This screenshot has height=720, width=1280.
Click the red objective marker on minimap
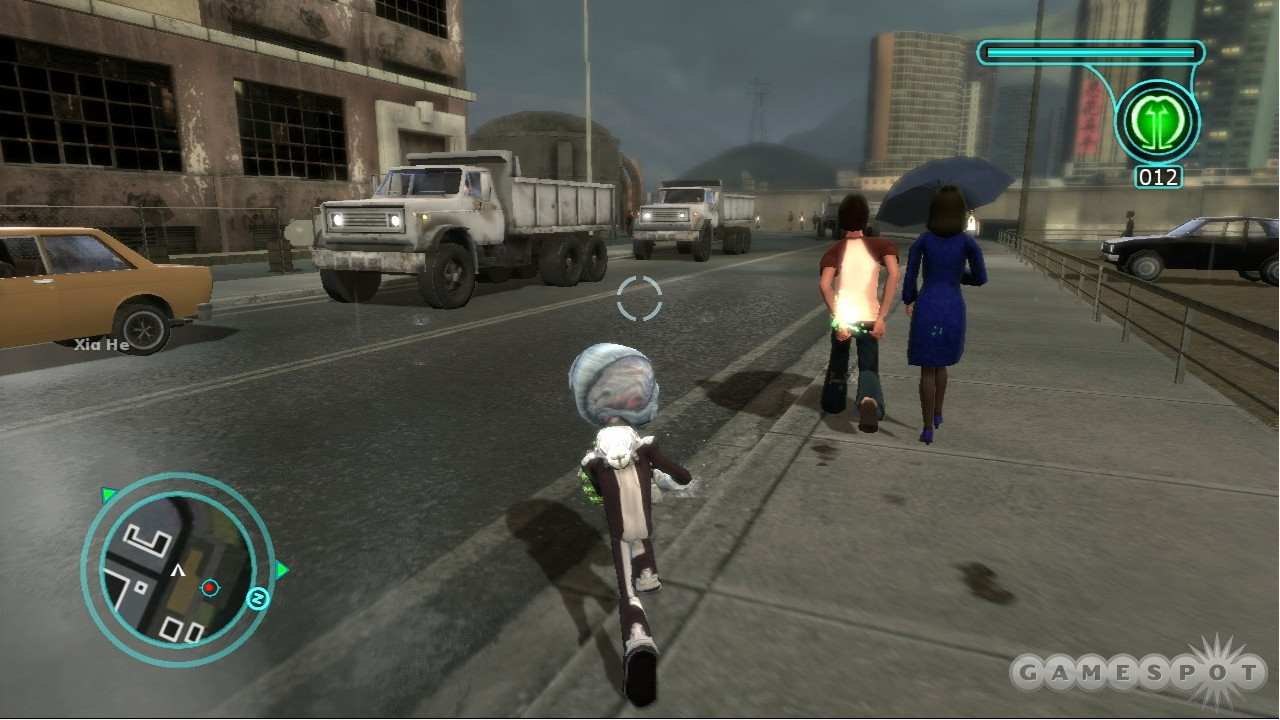[x=209, y=587]
